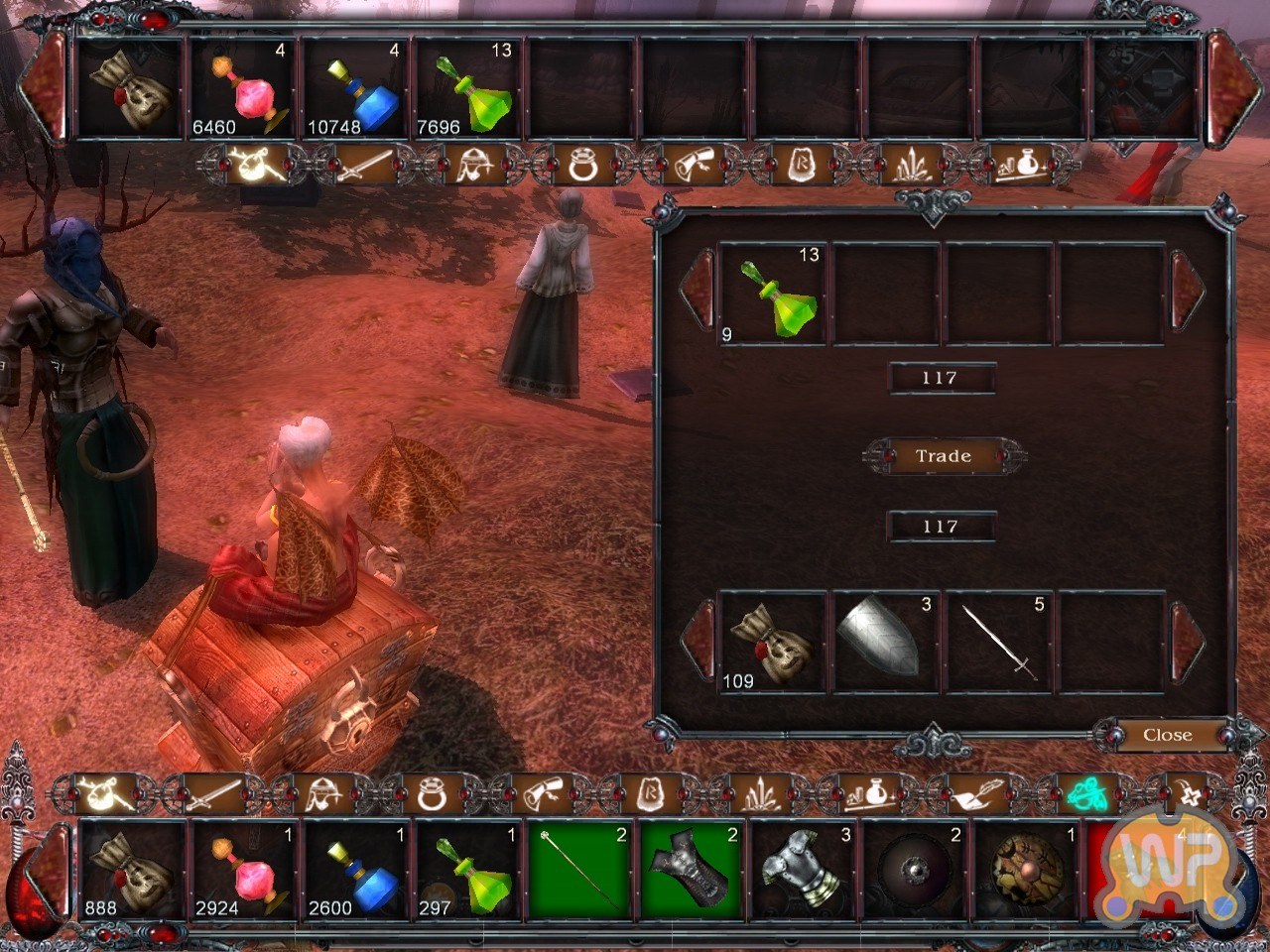The width and height of the screenshot is (1270, 952).
Task: Confirm the exchange with the Trade button
Action: pos(943,456)
